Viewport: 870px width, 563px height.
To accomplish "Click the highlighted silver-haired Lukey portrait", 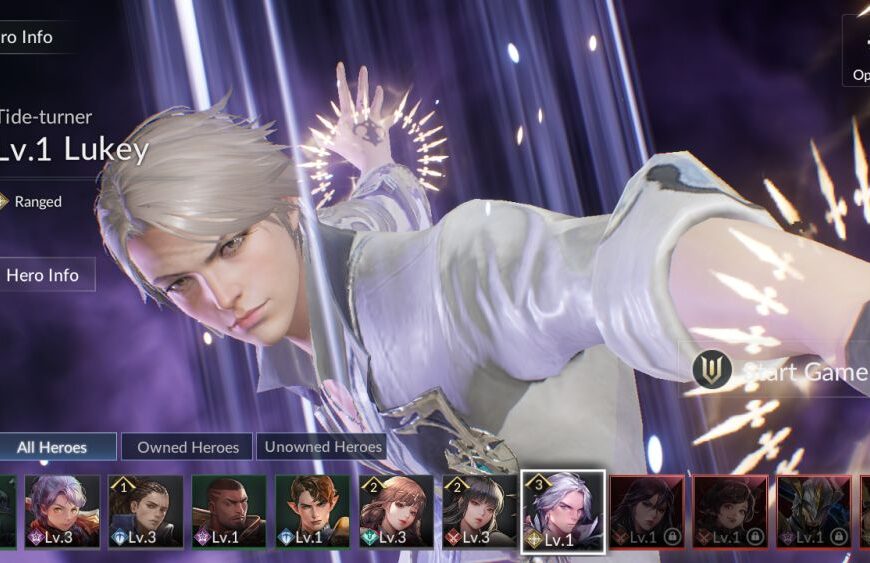I will tap(563, 511).
